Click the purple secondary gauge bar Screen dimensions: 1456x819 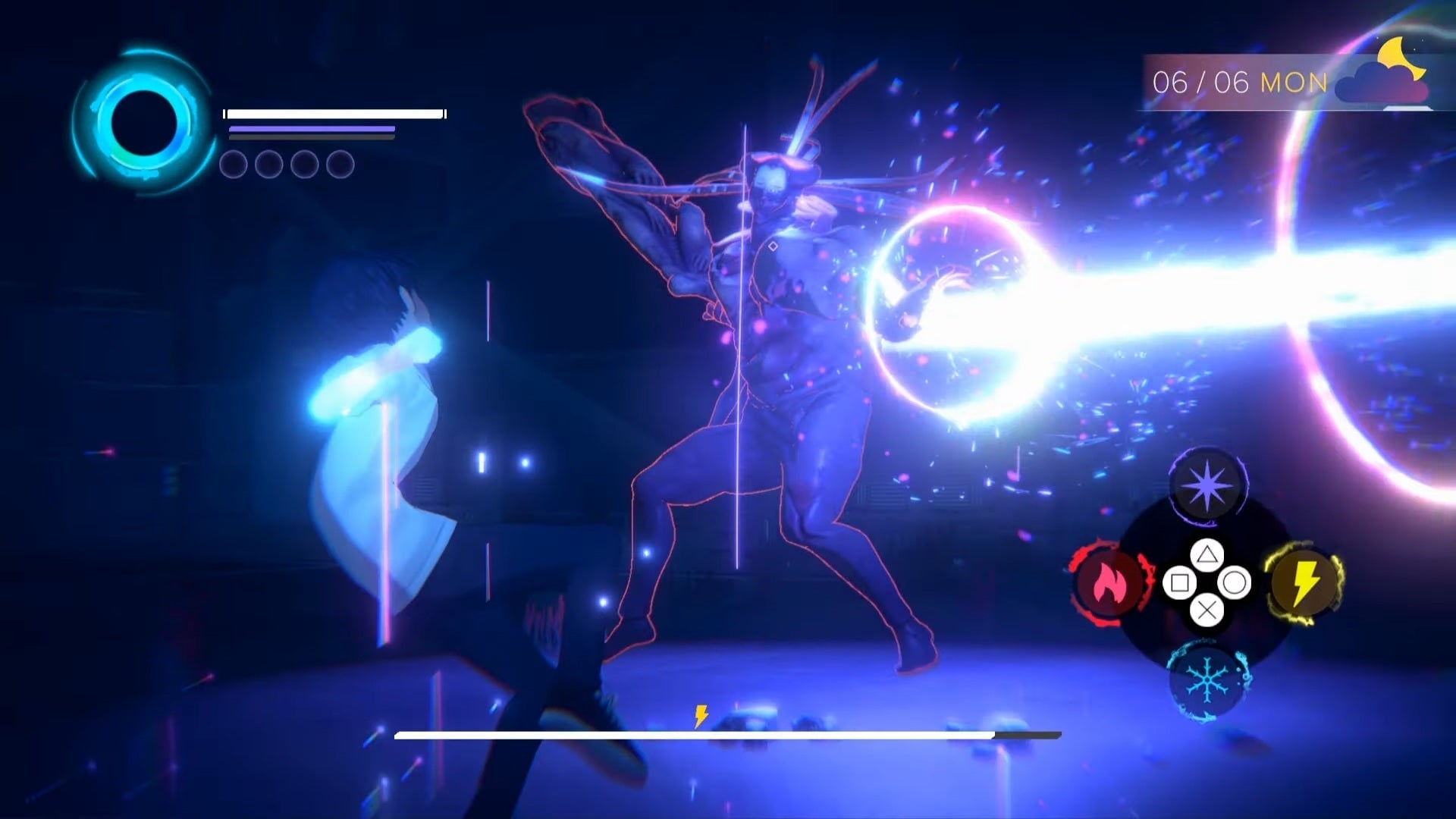click(x=311, y=129)
